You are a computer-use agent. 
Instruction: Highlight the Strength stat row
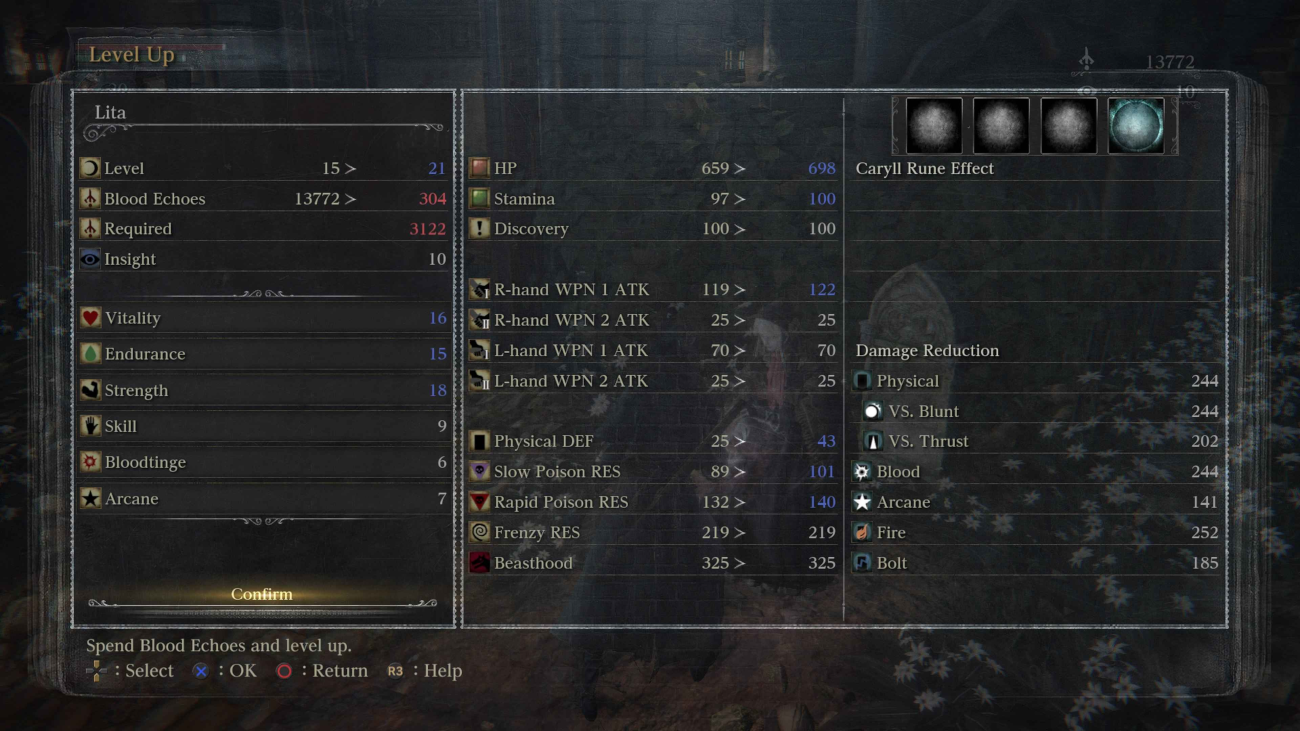pyautogui.click(x=263, y=390)
